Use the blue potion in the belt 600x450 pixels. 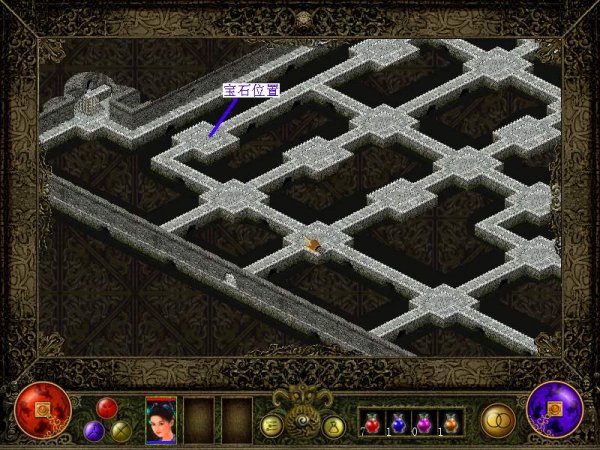[x=398, y=423]
